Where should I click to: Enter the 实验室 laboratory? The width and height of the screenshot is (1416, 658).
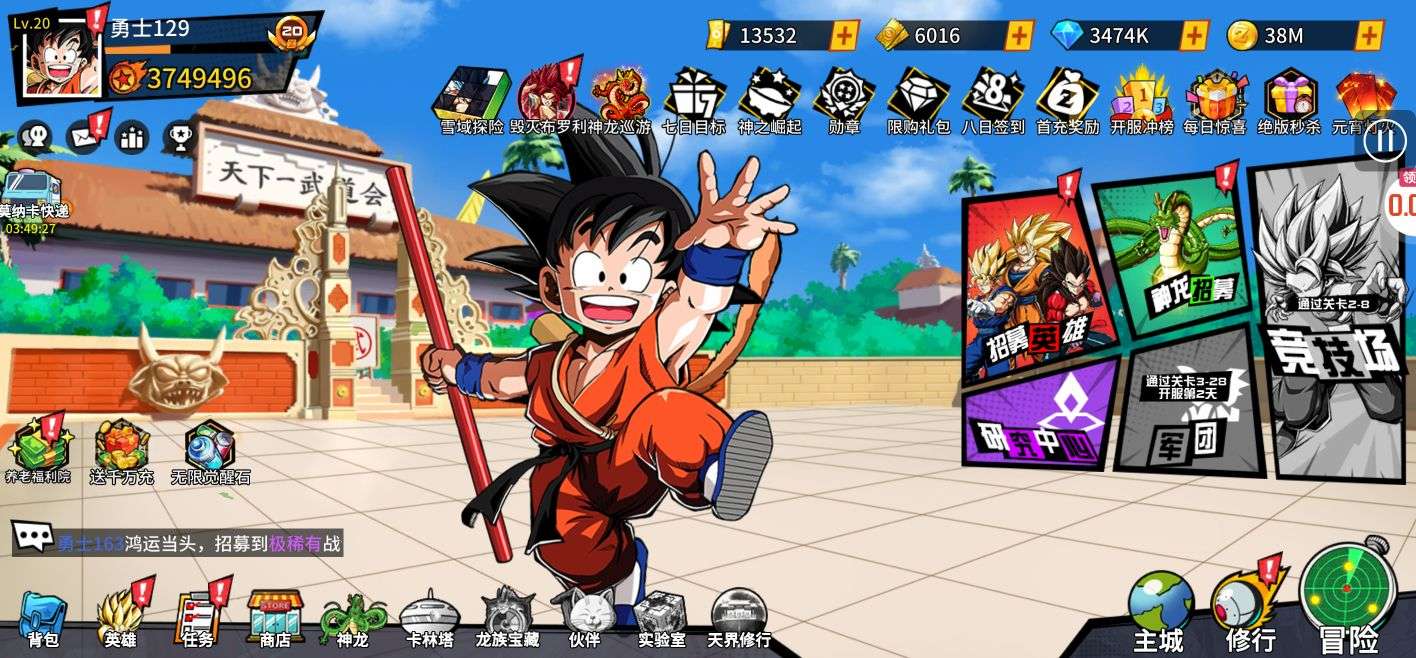(661, 618)
